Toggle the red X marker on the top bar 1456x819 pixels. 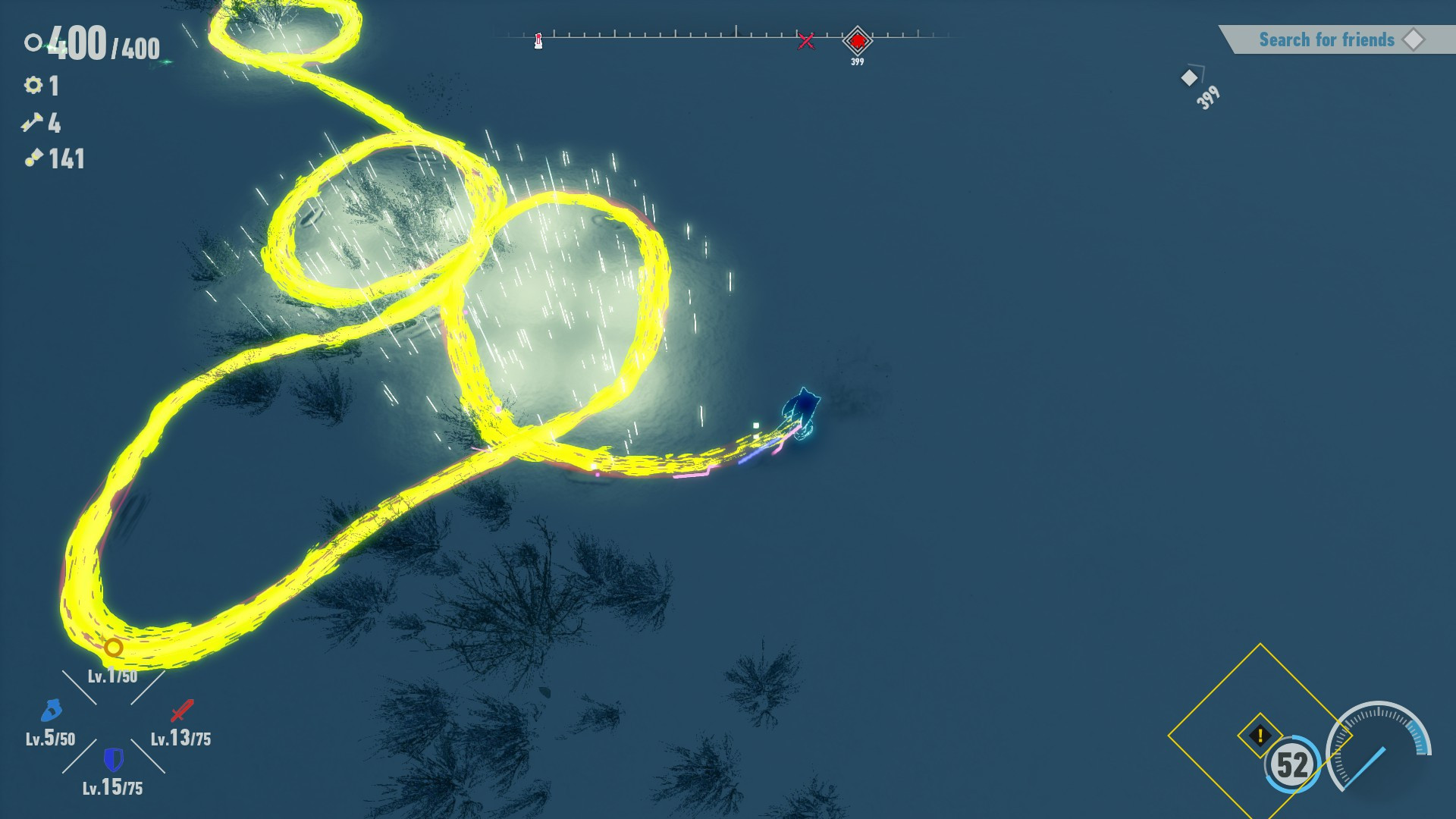[x=806, y=40]
